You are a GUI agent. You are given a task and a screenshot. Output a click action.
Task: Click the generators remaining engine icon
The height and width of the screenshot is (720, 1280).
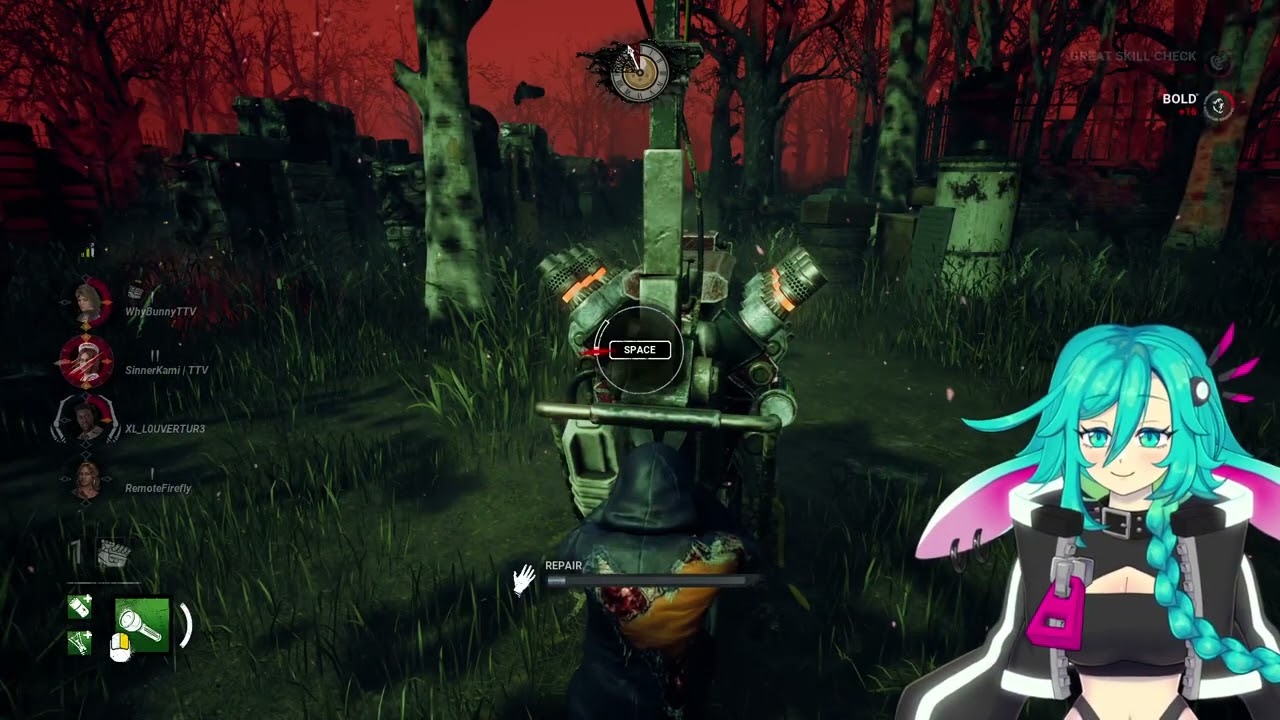114,553
